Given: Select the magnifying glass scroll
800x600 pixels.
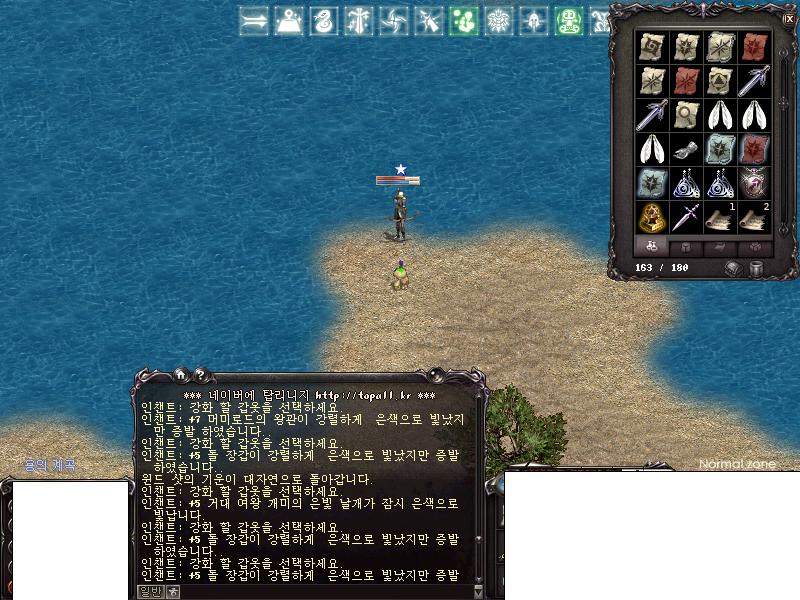Looking at the screenshot, I should point(686,114).
